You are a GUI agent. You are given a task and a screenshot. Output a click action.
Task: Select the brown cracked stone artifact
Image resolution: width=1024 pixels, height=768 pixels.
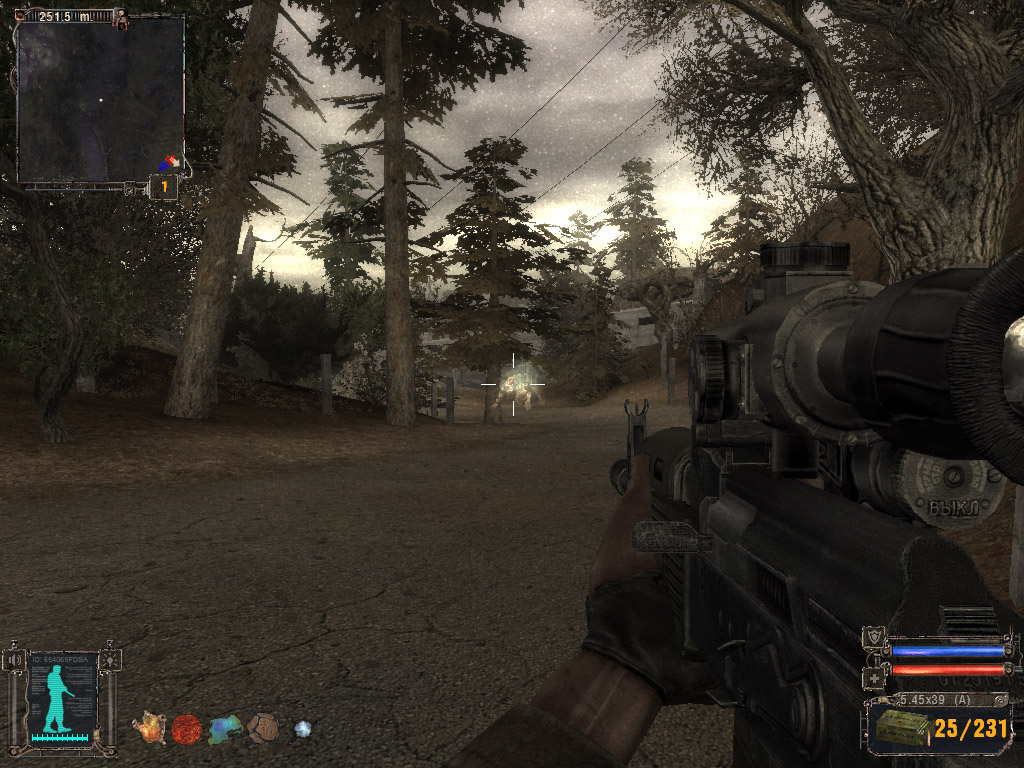pos(263,727)
